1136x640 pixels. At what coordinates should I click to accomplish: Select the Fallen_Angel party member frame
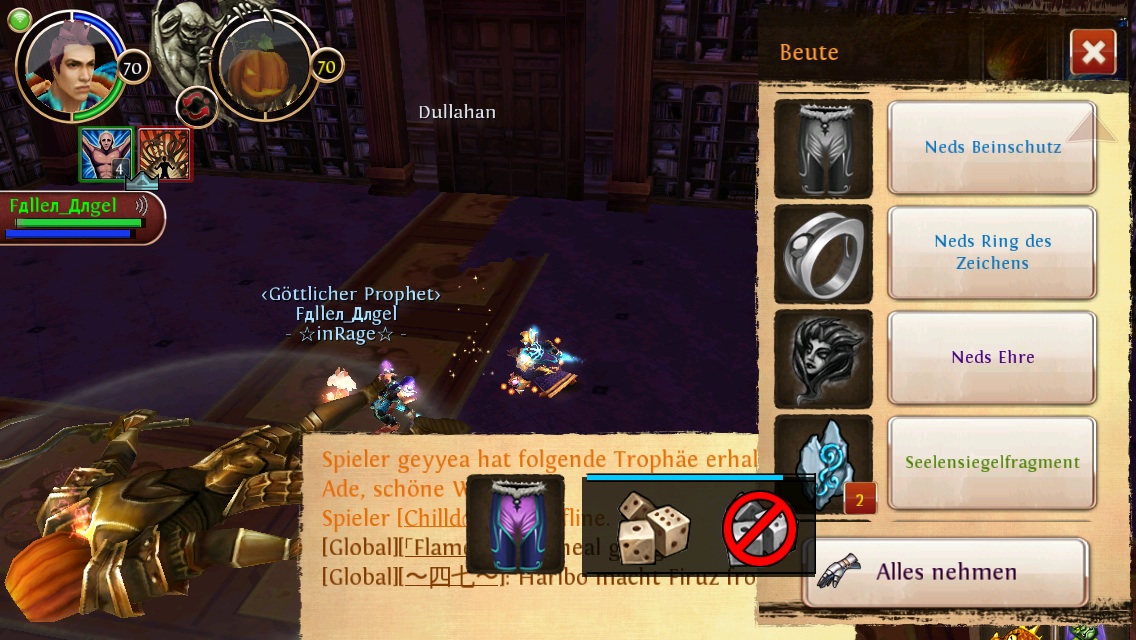(x=80, y=217)
